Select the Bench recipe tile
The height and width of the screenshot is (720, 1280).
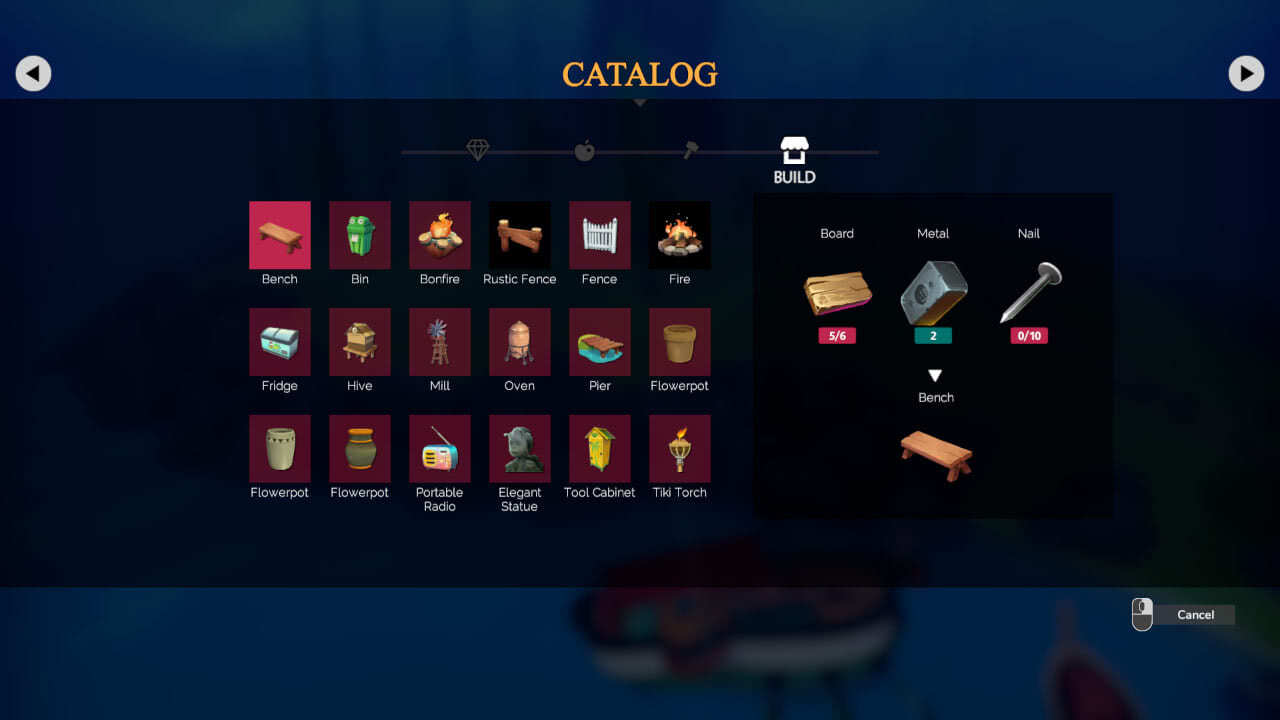point(280,235)
